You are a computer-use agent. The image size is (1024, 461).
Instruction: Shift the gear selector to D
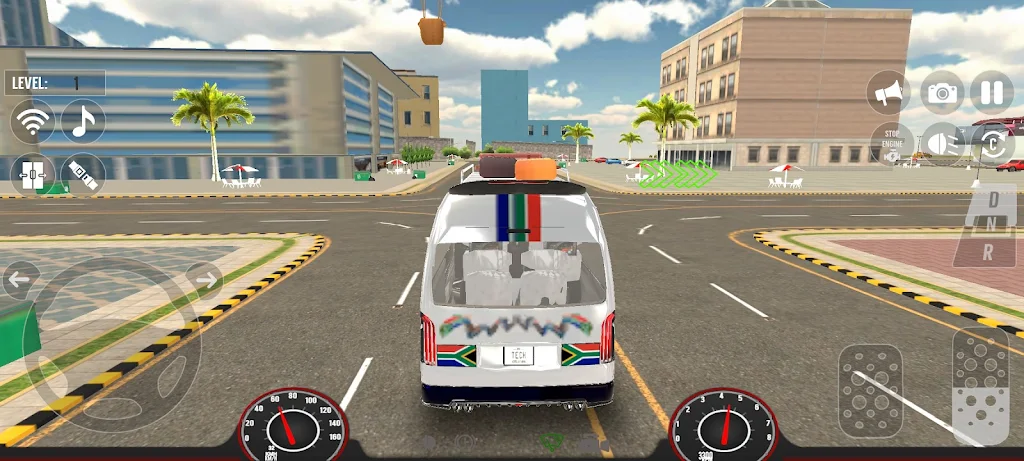[992, 199]
